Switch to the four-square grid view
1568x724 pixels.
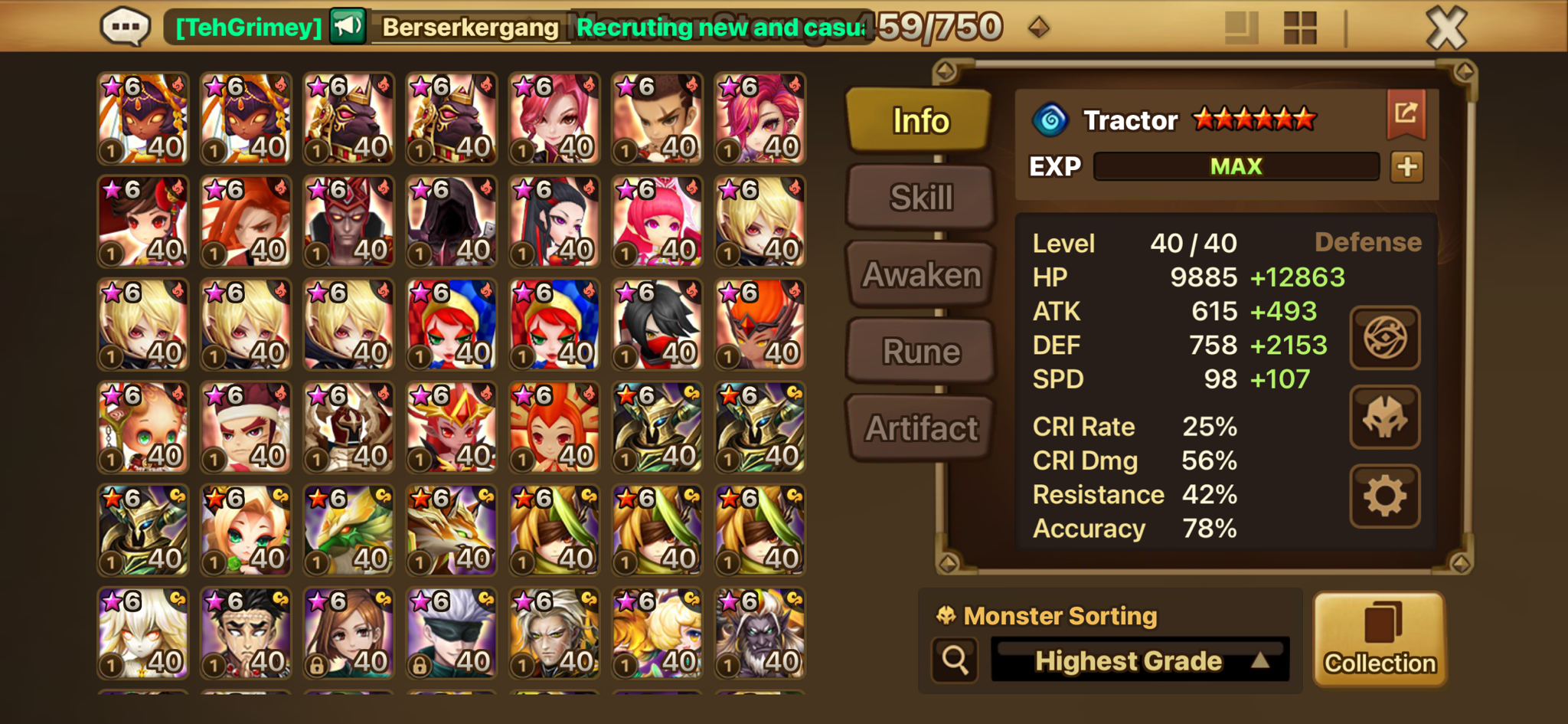[1299, 28]
